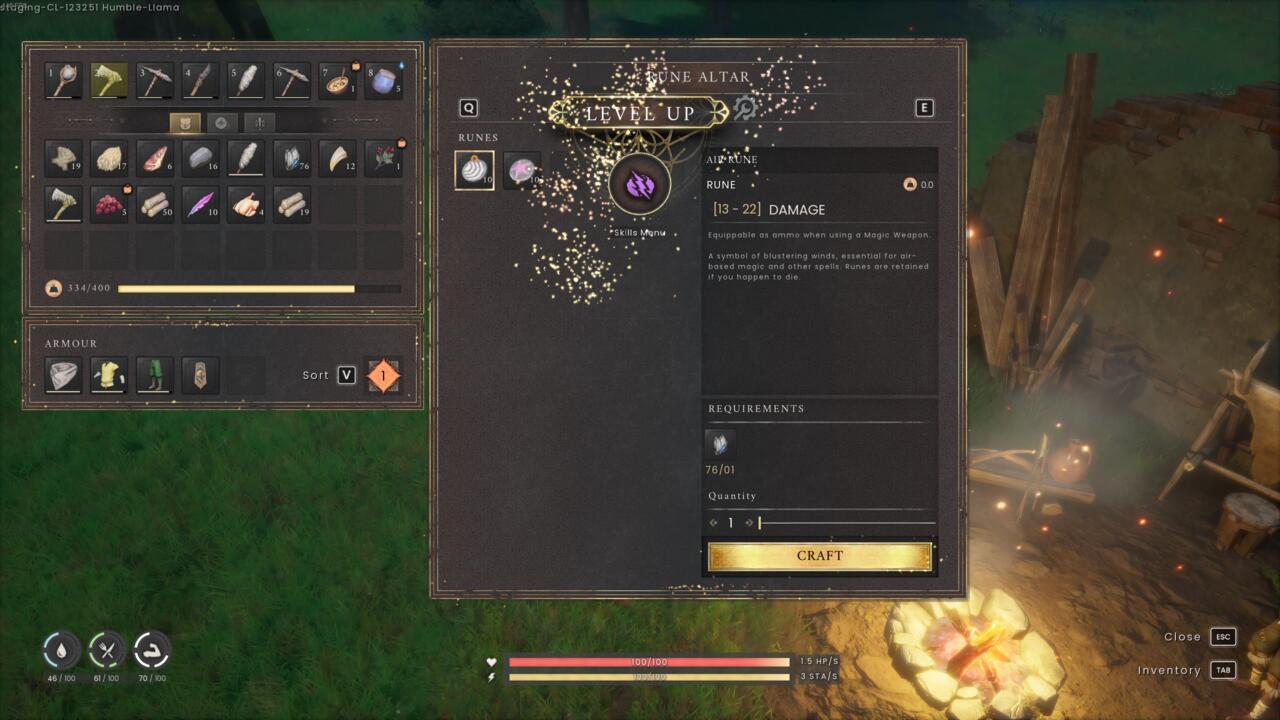Click the head armour slot piece
Screen dimensions: 1280x720
pos(62,375)
